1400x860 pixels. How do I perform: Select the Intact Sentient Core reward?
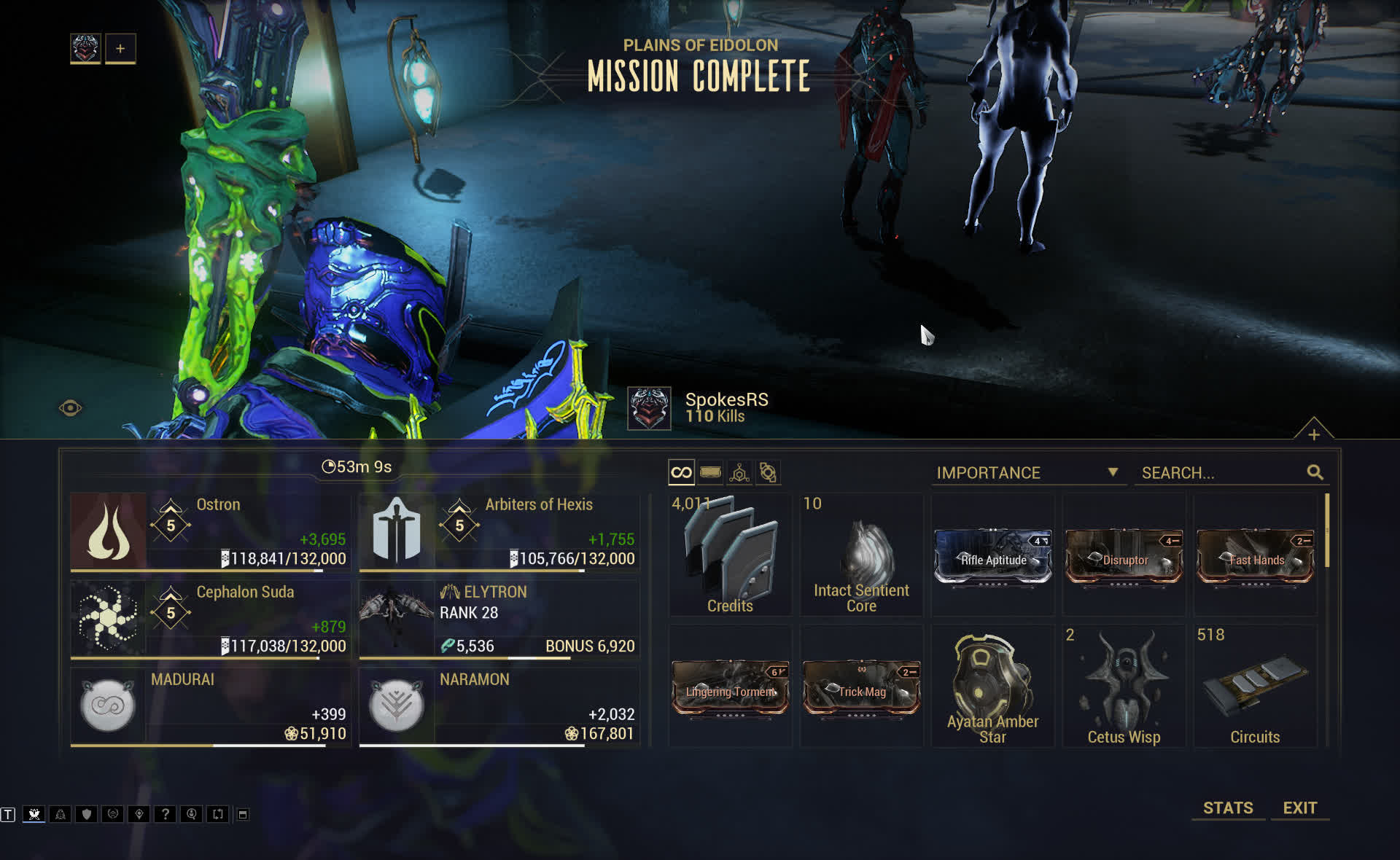[x=861, y=555]
